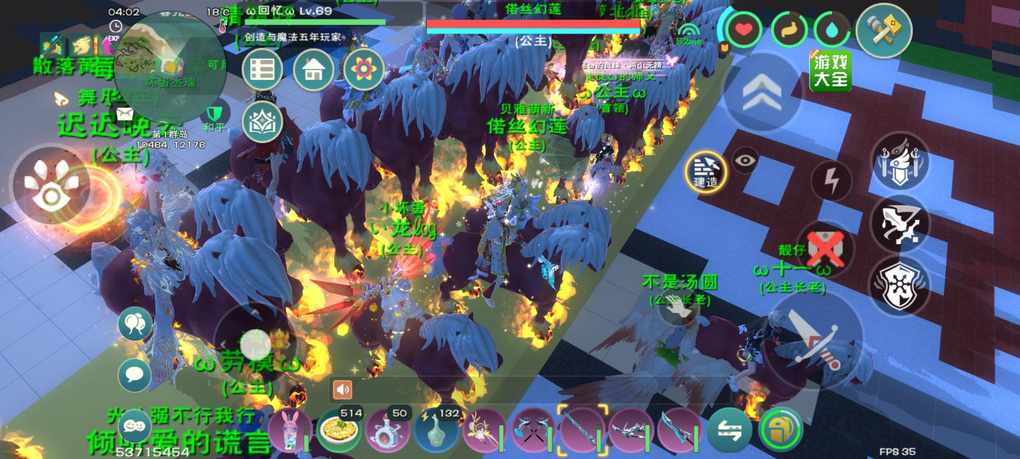Open the crossed hammer crafting button
This screenshot has width=1020, height=459.
point(883,31)
